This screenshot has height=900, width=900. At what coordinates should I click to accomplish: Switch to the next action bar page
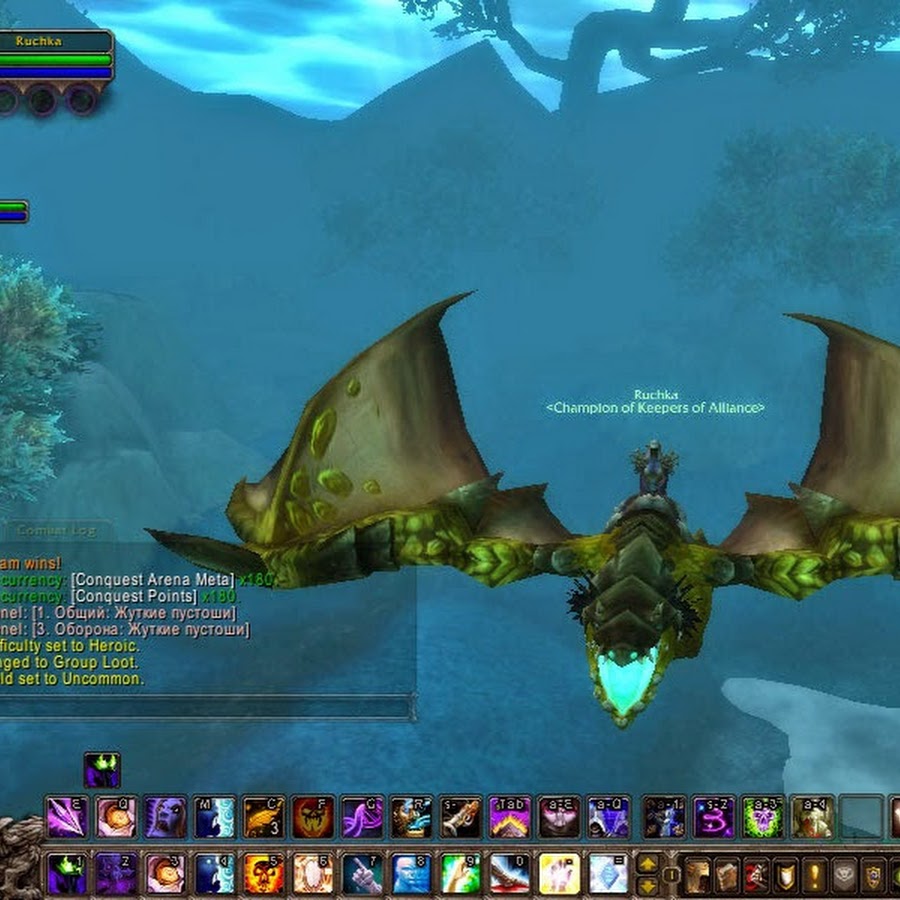[648, 863]
